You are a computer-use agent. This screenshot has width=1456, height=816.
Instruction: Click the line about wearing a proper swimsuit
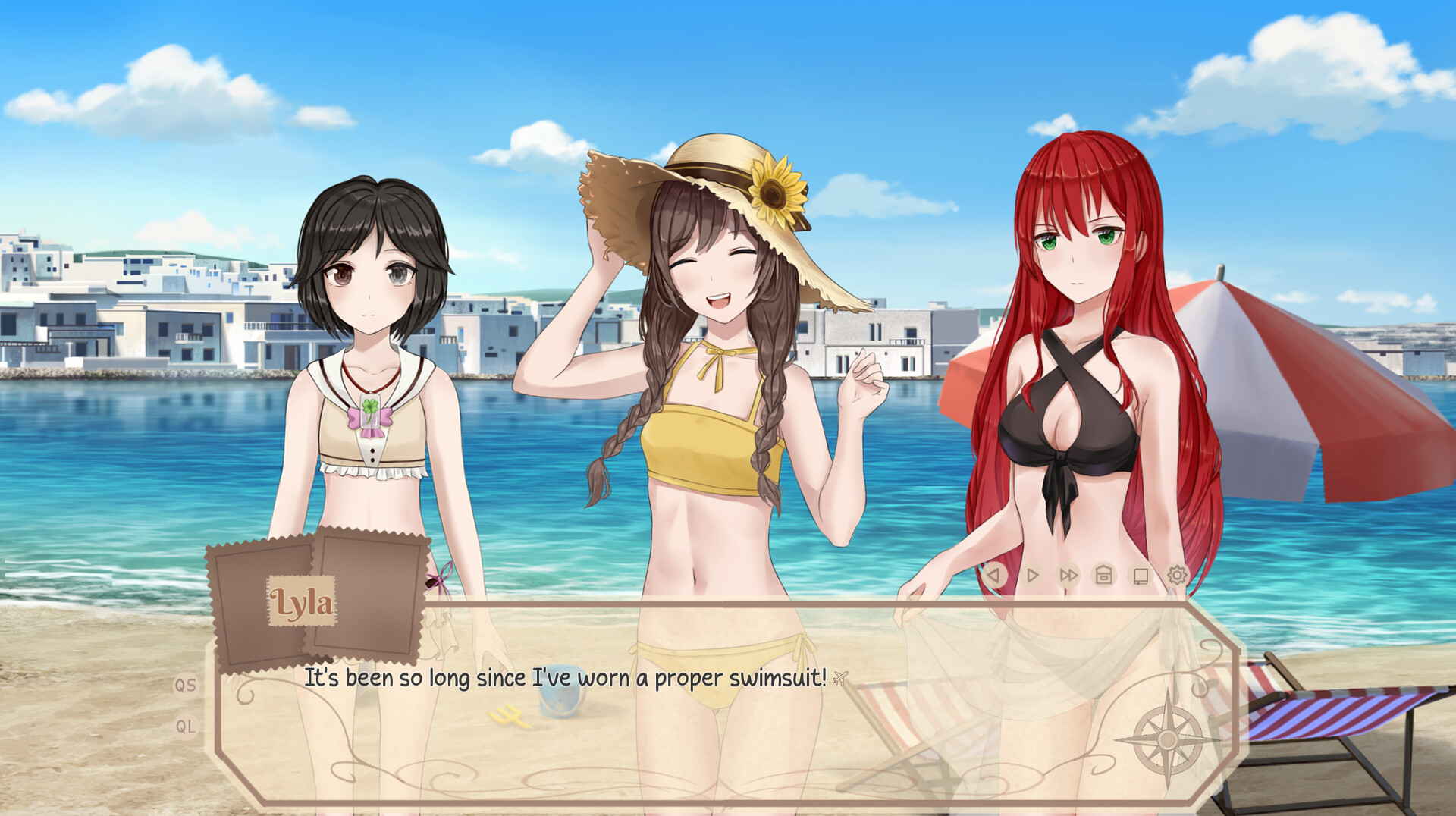(x=565, y=679)
